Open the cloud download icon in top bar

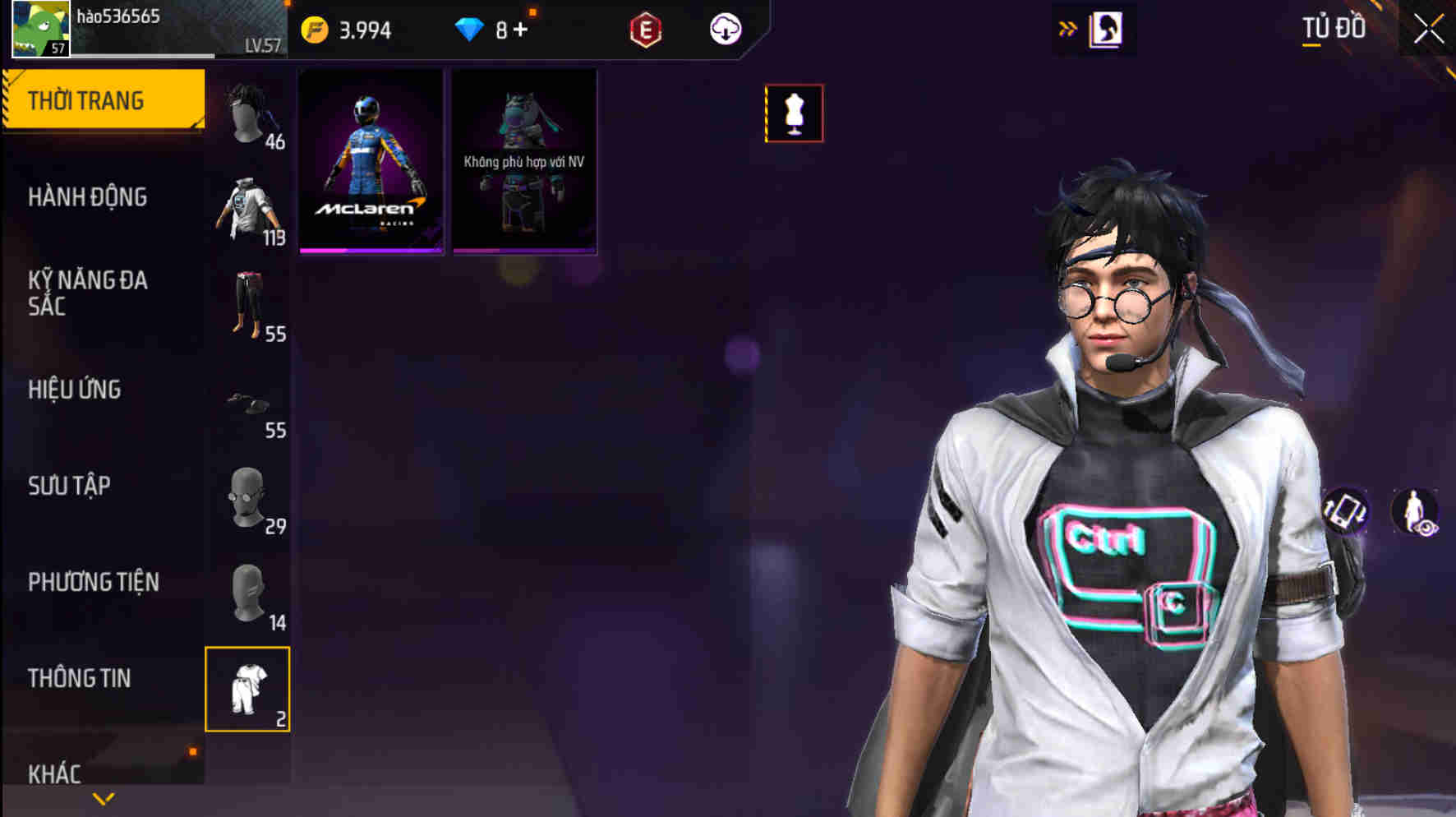pos(725,30)
